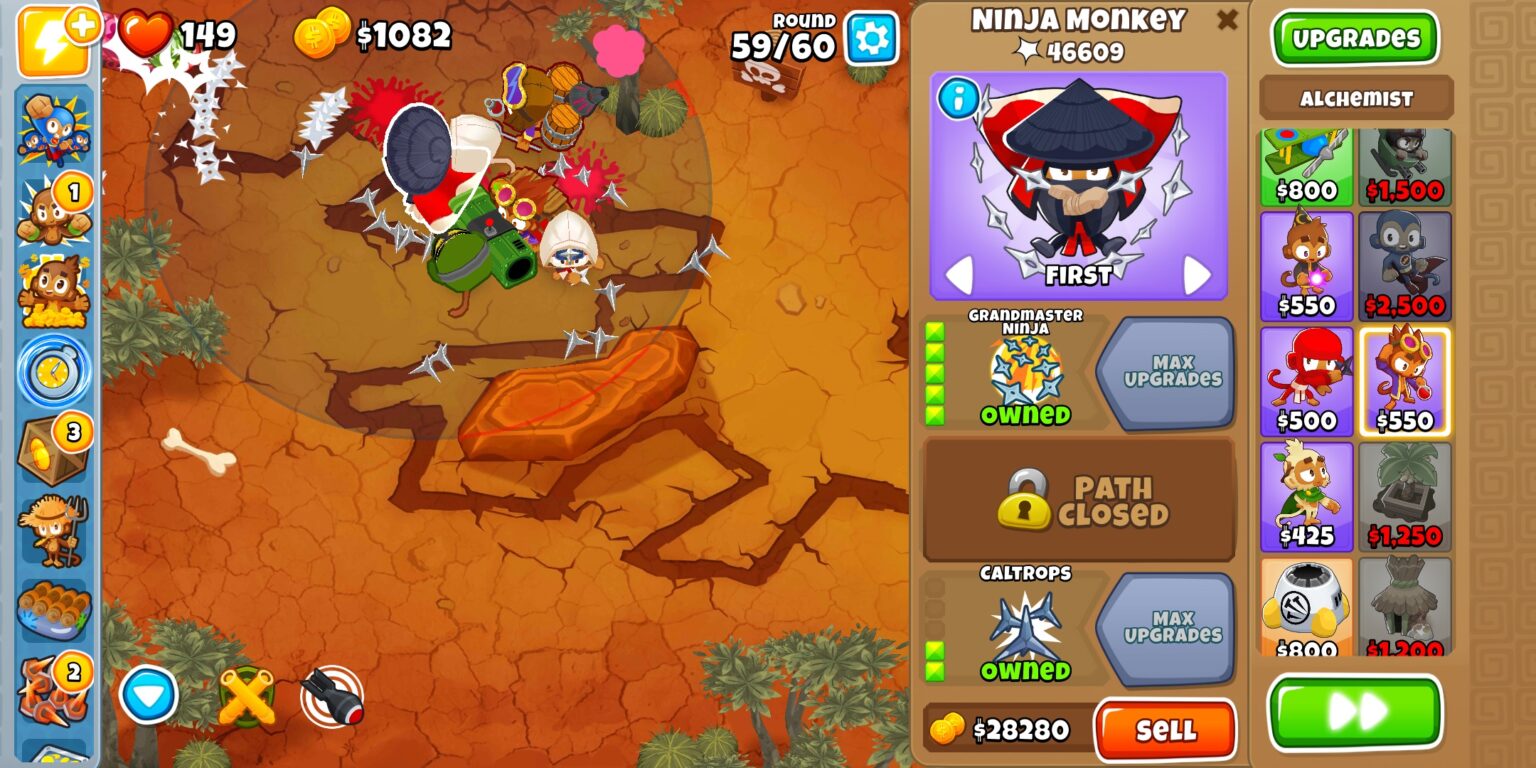The image size is (1536, 768).
Task: Sell the Ninja Monkey
Action: point(1168,729)
